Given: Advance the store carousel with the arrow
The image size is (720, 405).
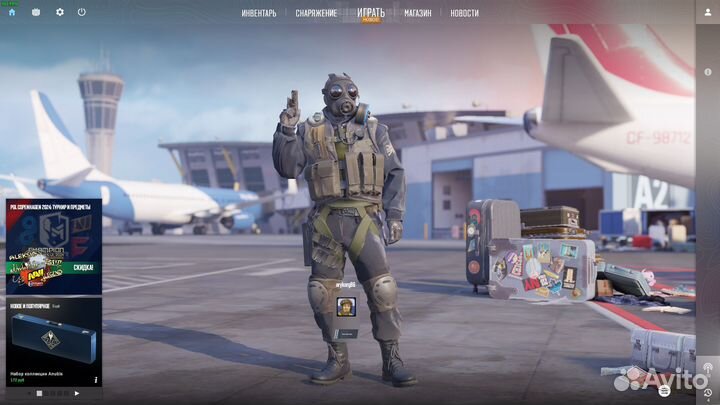Looking at the screenshot, I should (77, 394).
